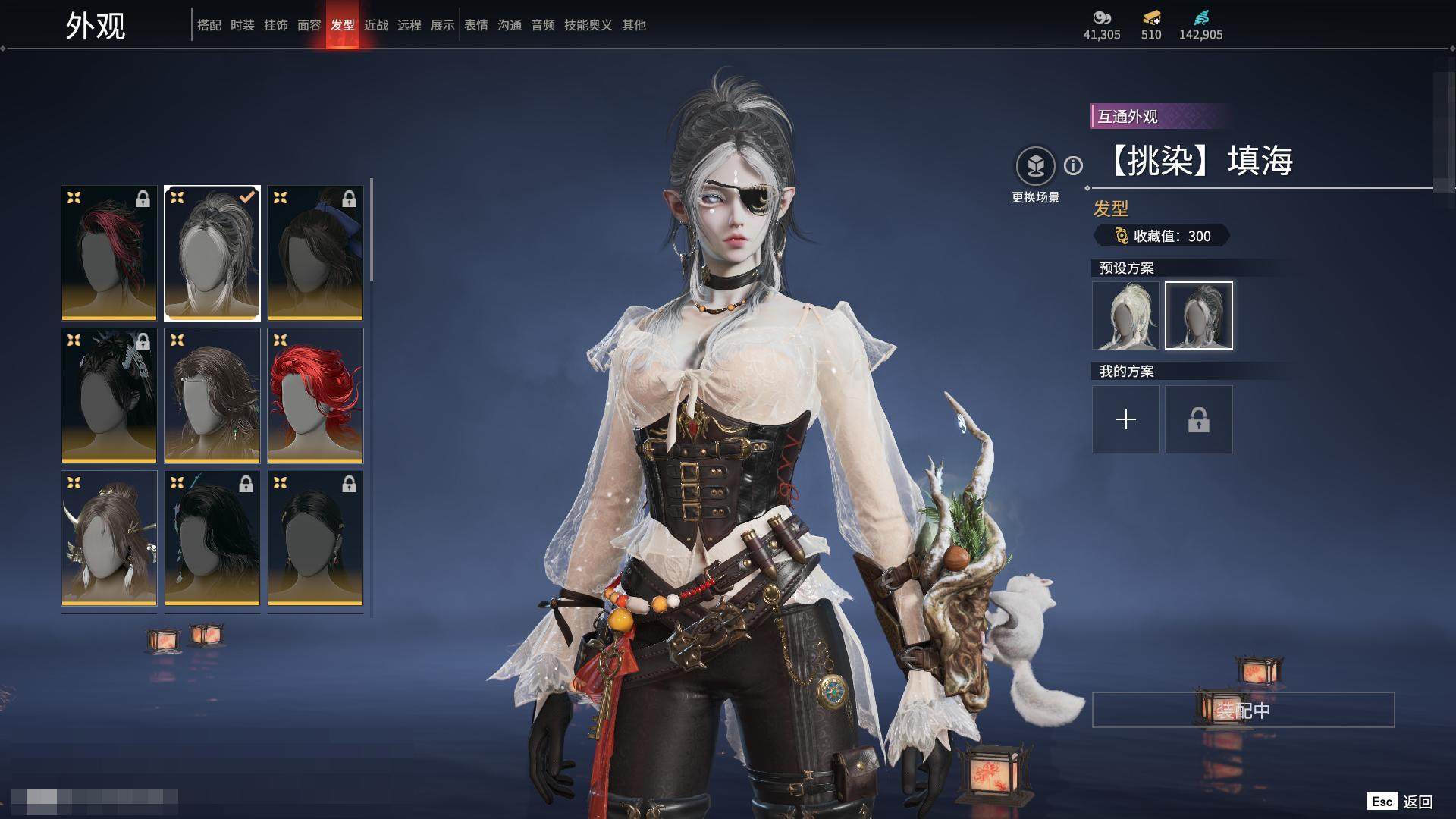
Task: Select the locked red-streaked black hairstyle
Action: (109, 253)
